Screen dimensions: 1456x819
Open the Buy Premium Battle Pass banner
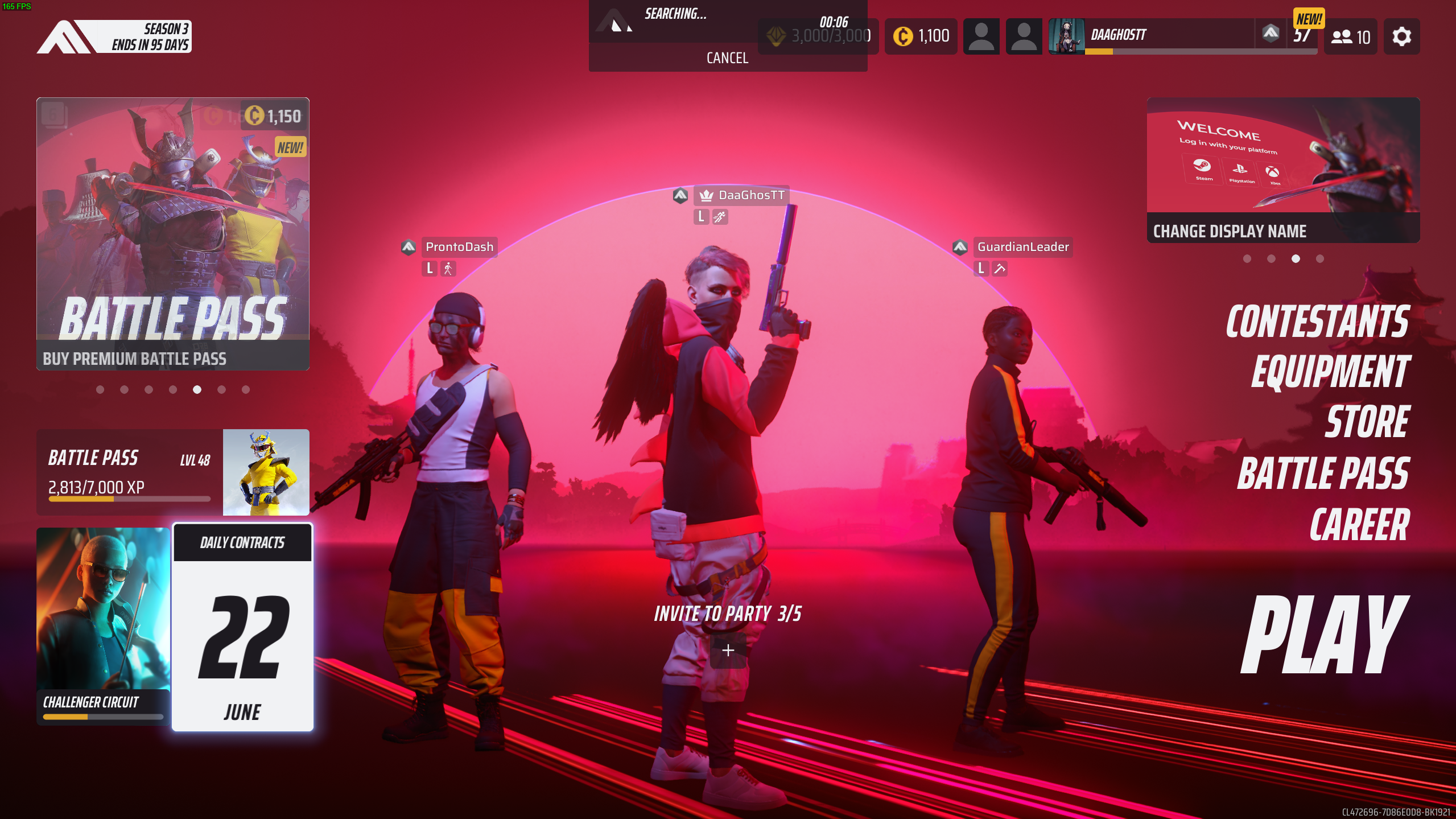[173, 234]
